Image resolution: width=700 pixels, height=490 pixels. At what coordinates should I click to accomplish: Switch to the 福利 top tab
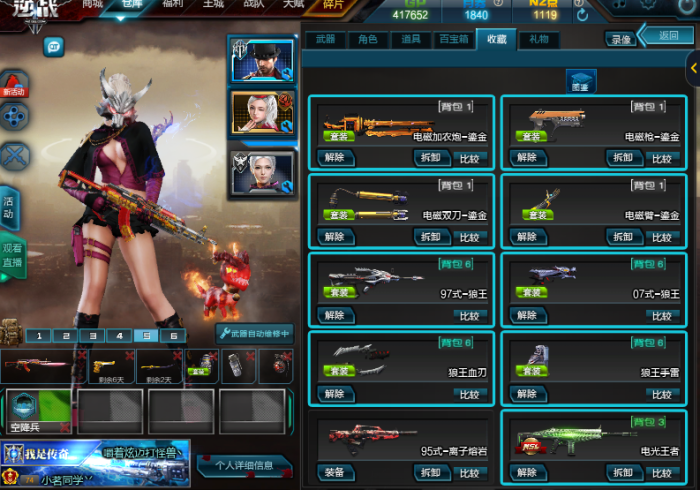coord(172,5)
